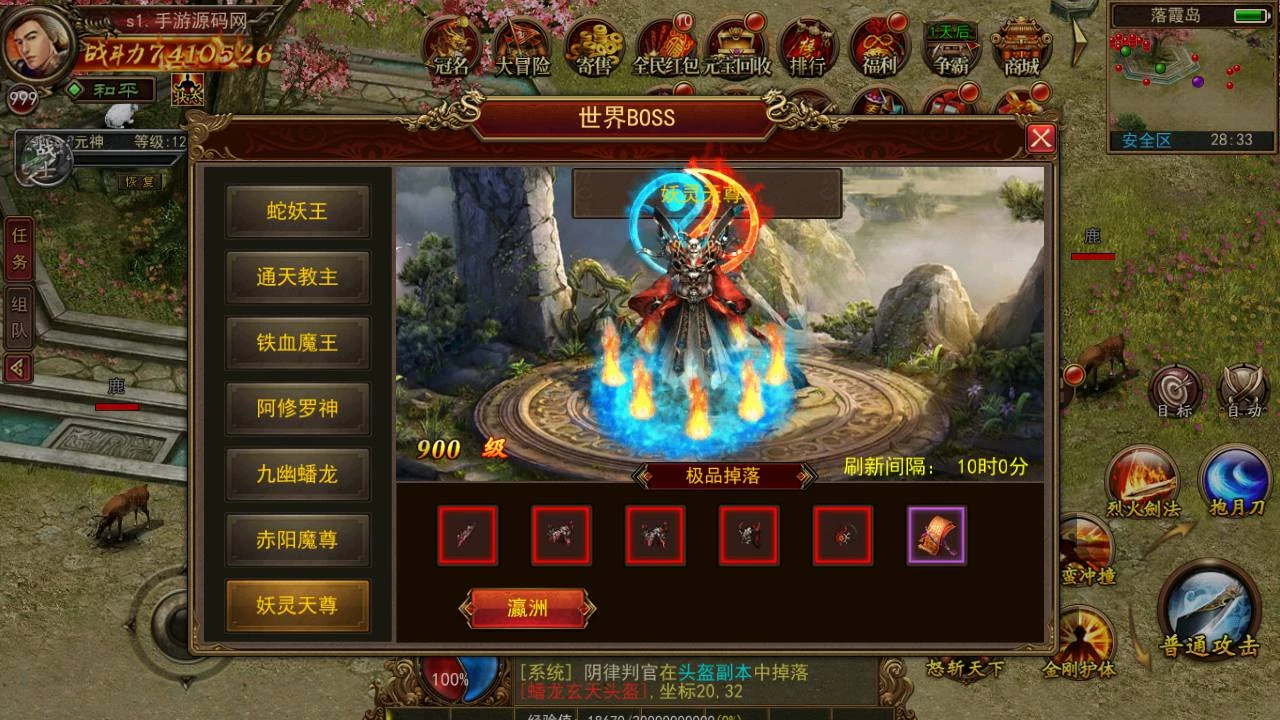Select the 妖灵天尊 boss entry
This screenshot has width=1280, height=720.
297,605
